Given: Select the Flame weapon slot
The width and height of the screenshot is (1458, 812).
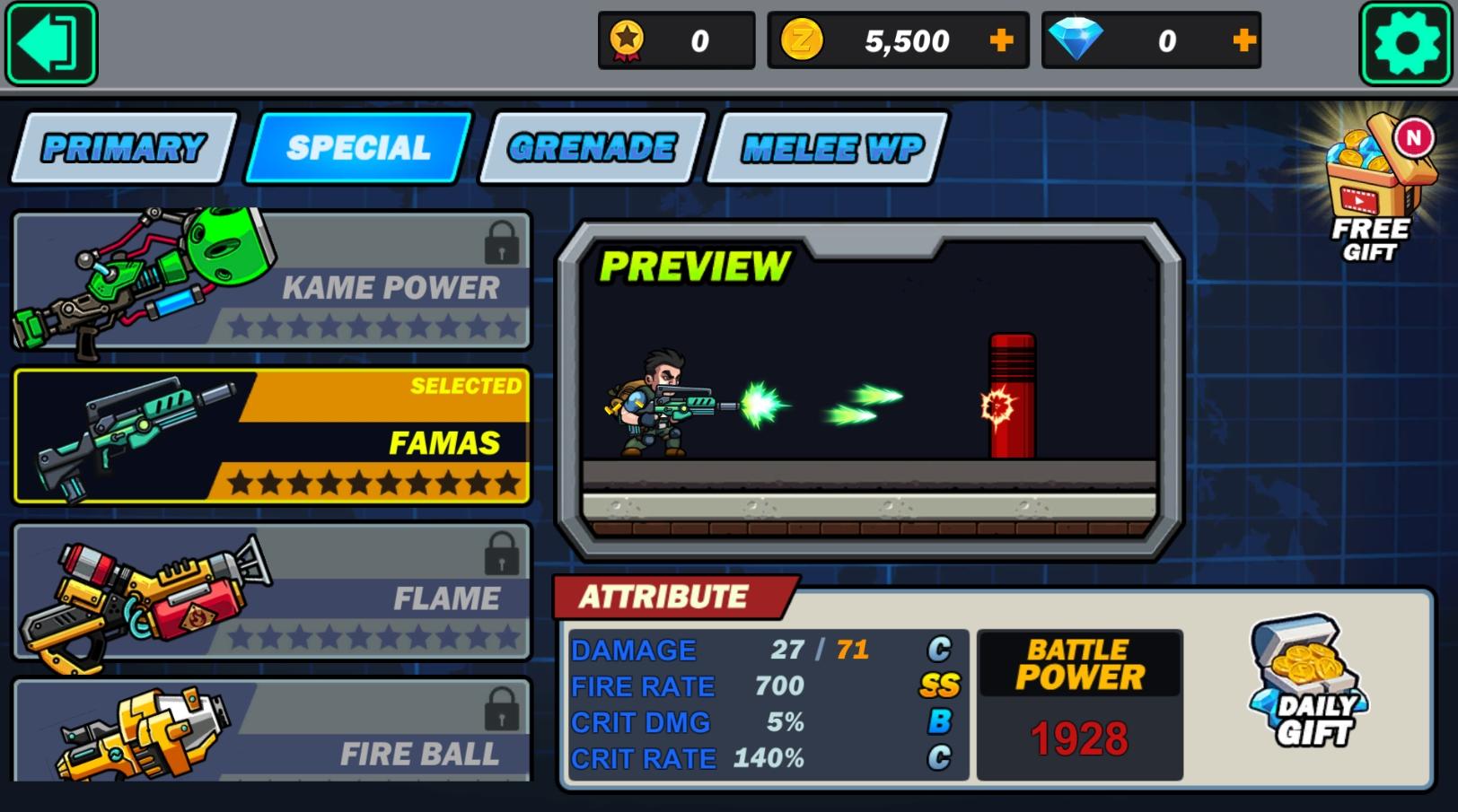Looking at the screenshot, I should coord(269,592).
